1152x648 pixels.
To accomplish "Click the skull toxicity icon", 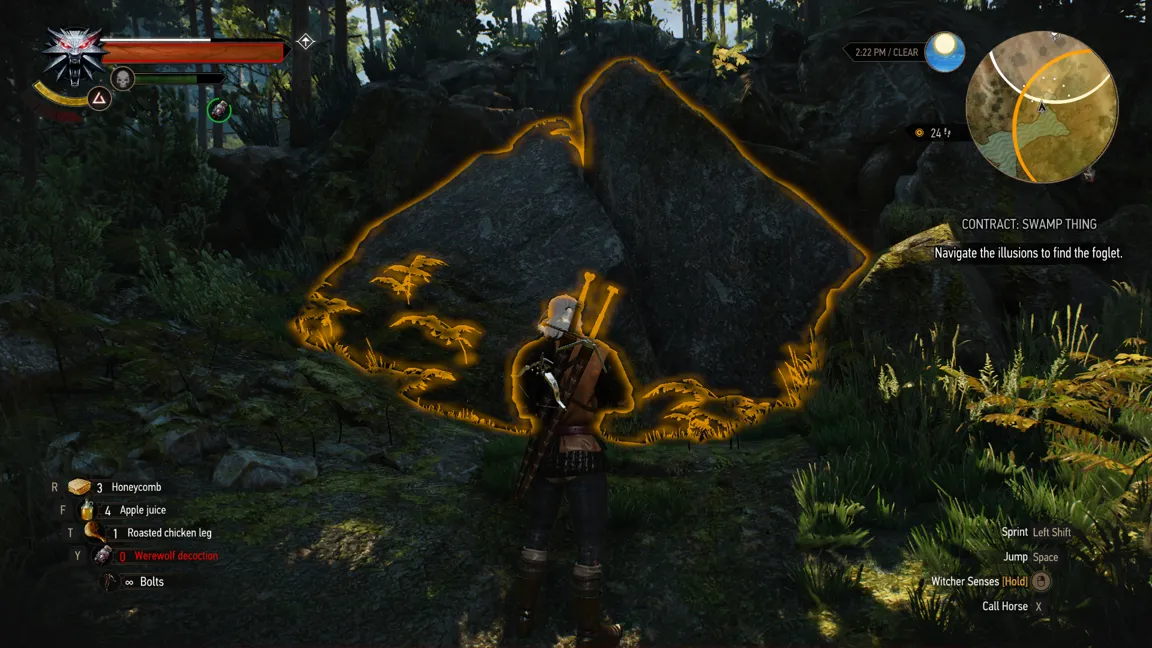I will click(122, 78).
